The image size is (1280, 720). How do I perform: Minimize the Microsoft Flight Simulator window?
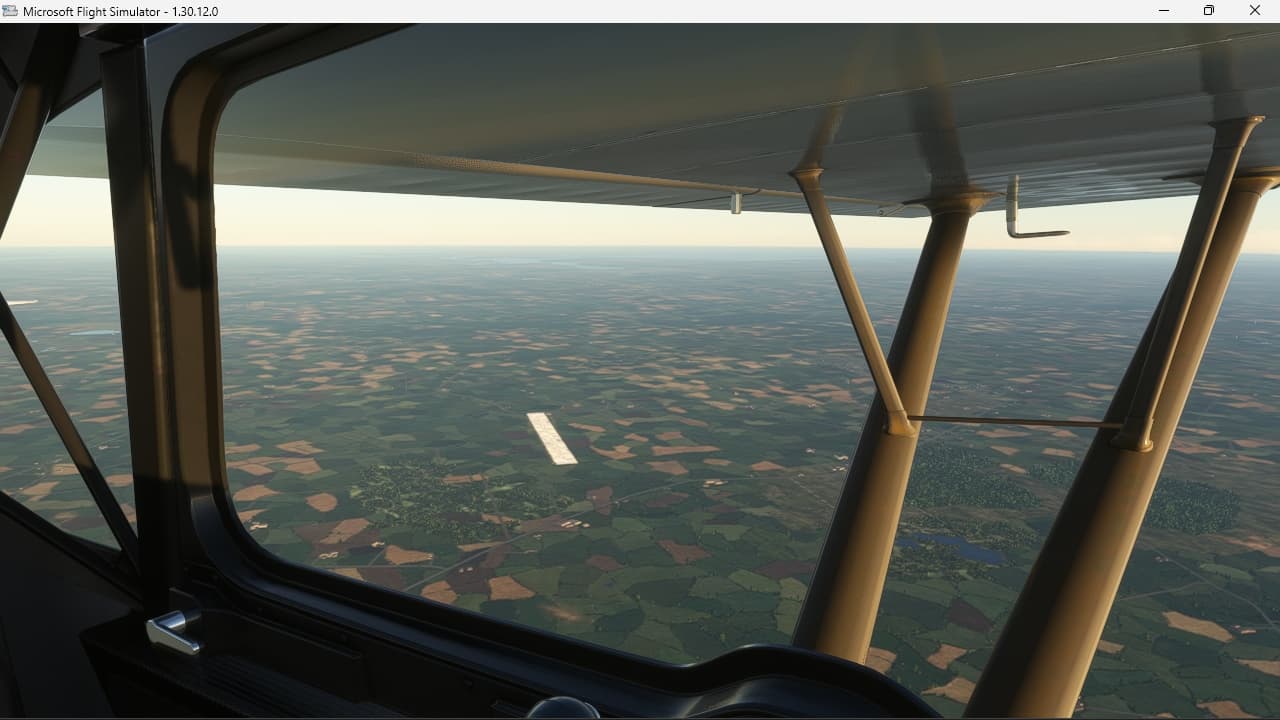pyautogui.click(x=1163, y=11)
